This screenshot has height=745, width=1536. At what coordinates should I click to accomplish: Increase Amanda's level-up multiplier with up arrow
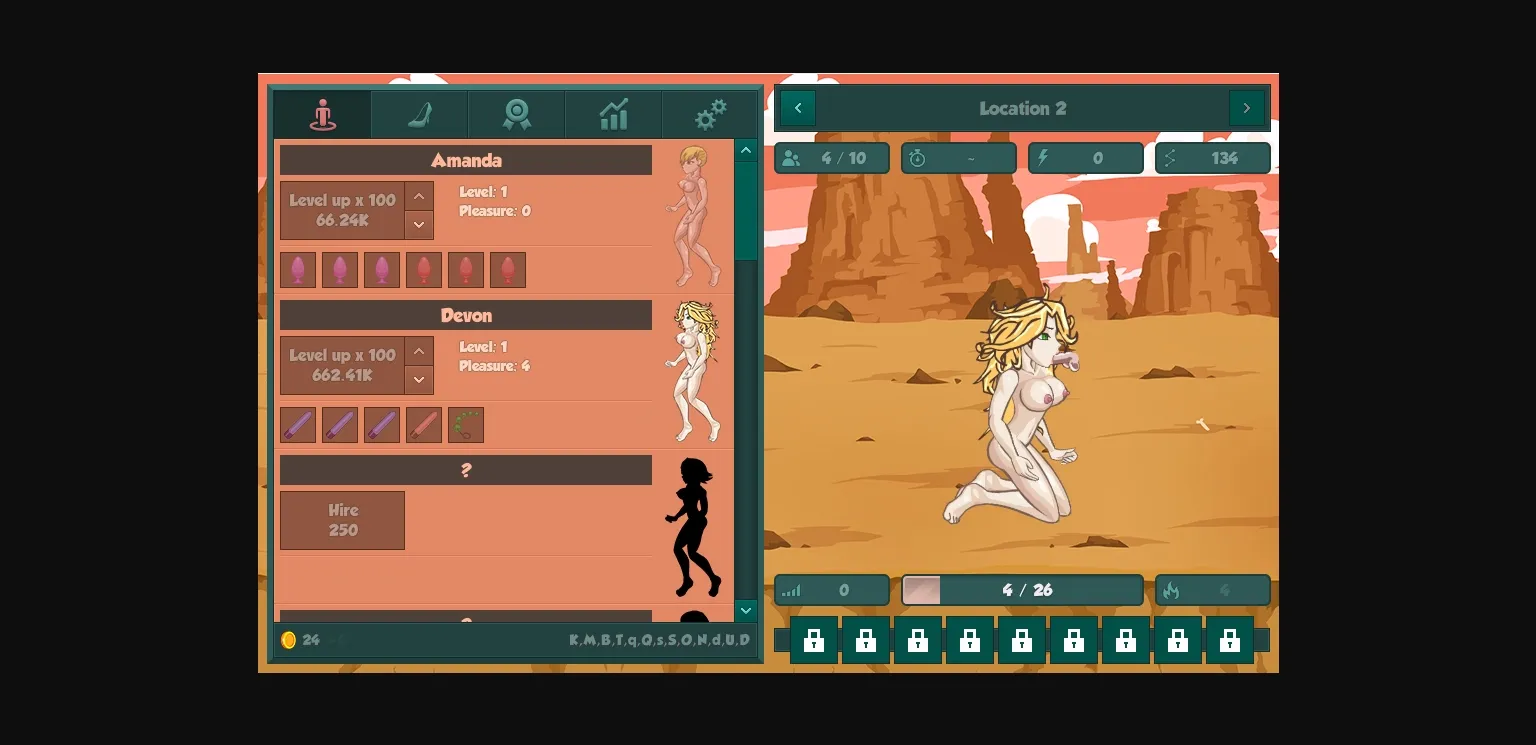[418, 197]
